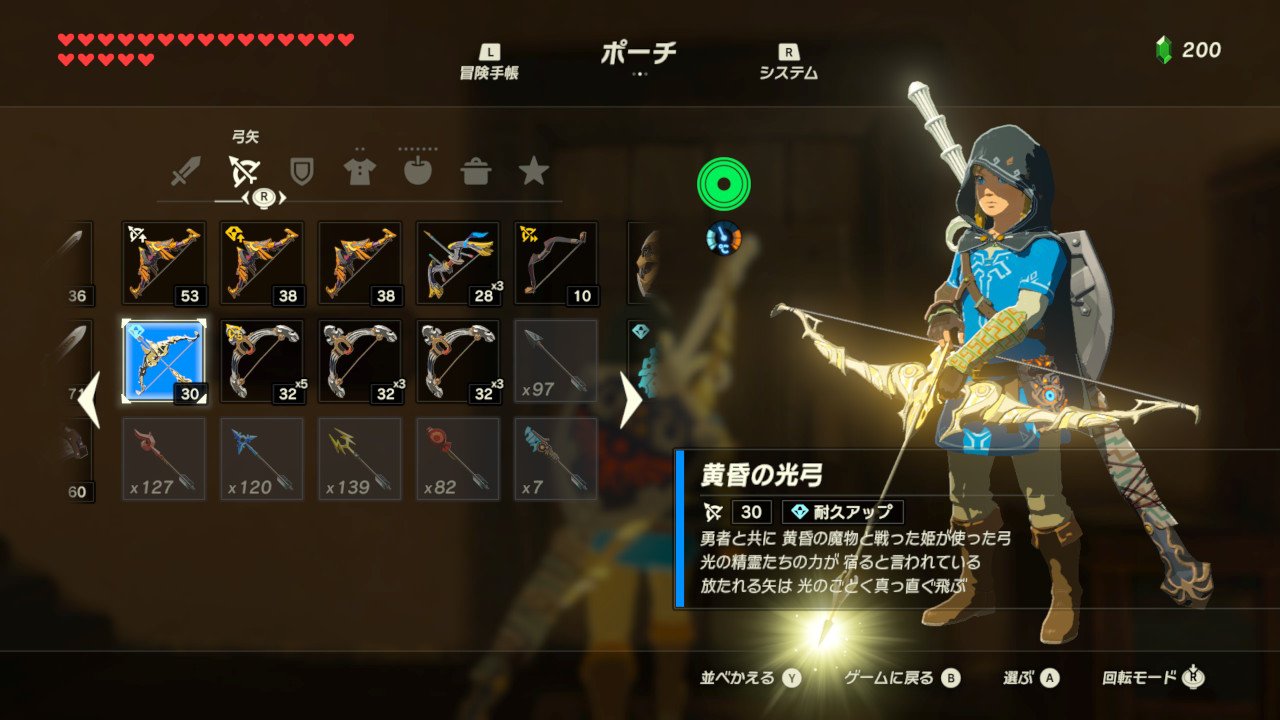
Task: Click the Sheikah Slate emblem below the target
Action: pyautogui.click(x=723, y=239)
